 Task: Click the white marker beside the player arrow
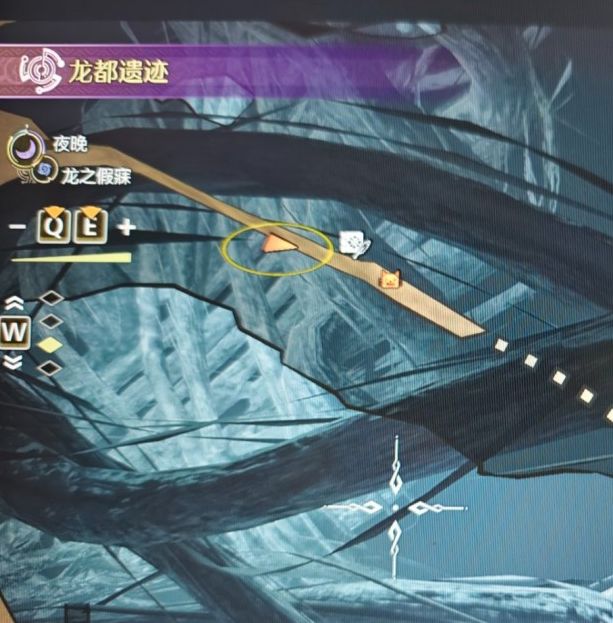(353, 242)
